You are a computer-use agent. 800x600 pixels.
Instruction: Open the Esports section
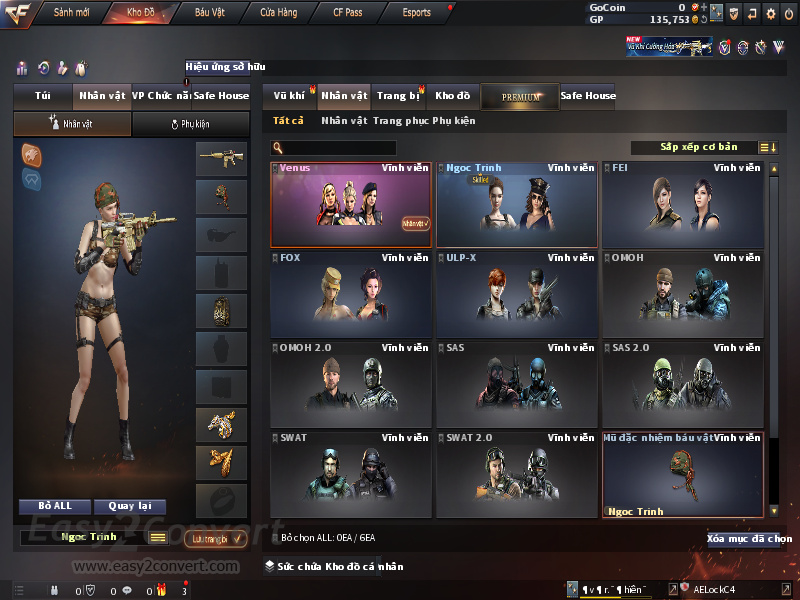(x=416, y=12)
